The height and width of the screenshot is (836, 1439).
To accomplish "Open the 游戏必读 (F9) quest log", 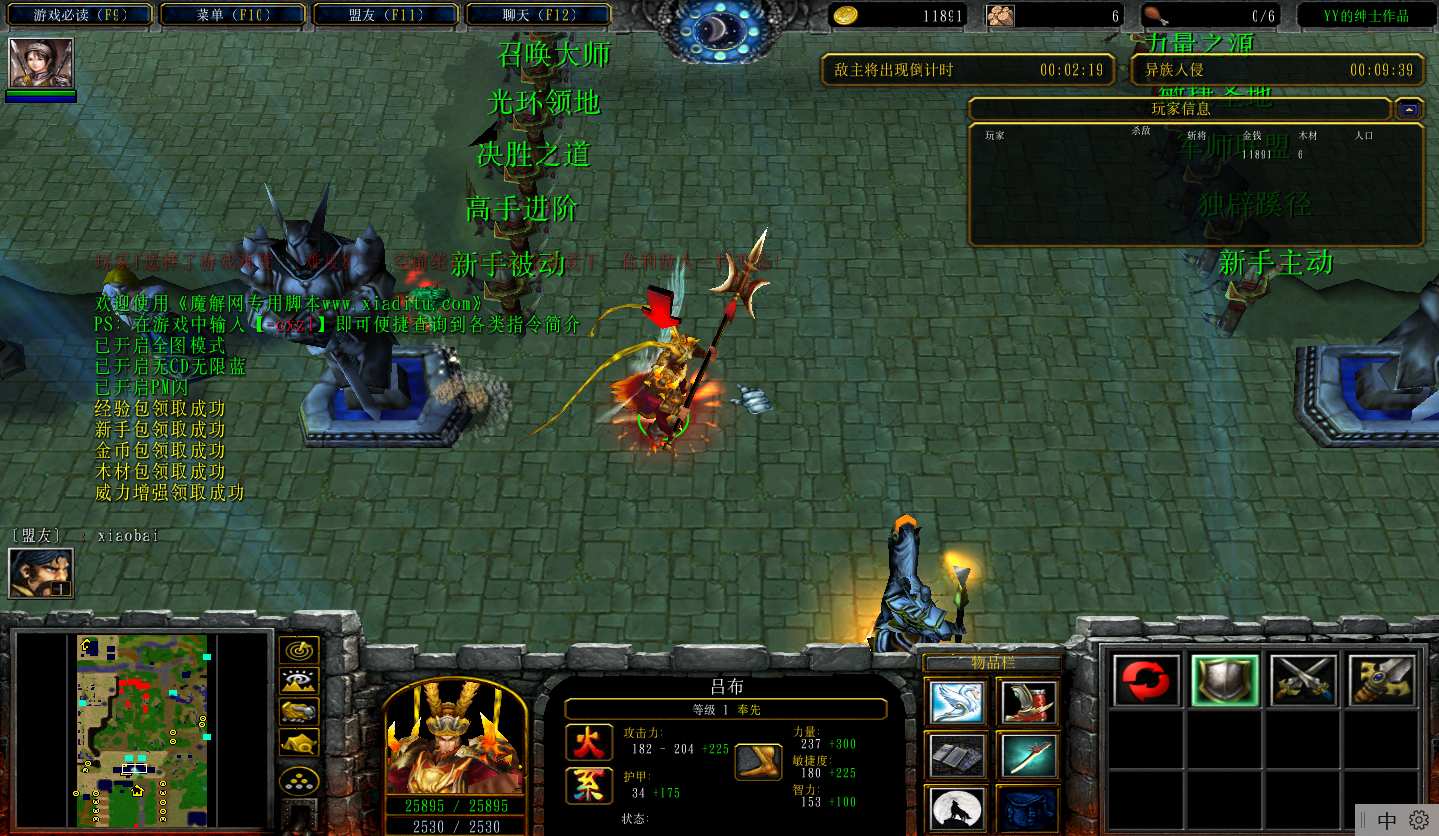I will 79,15.
